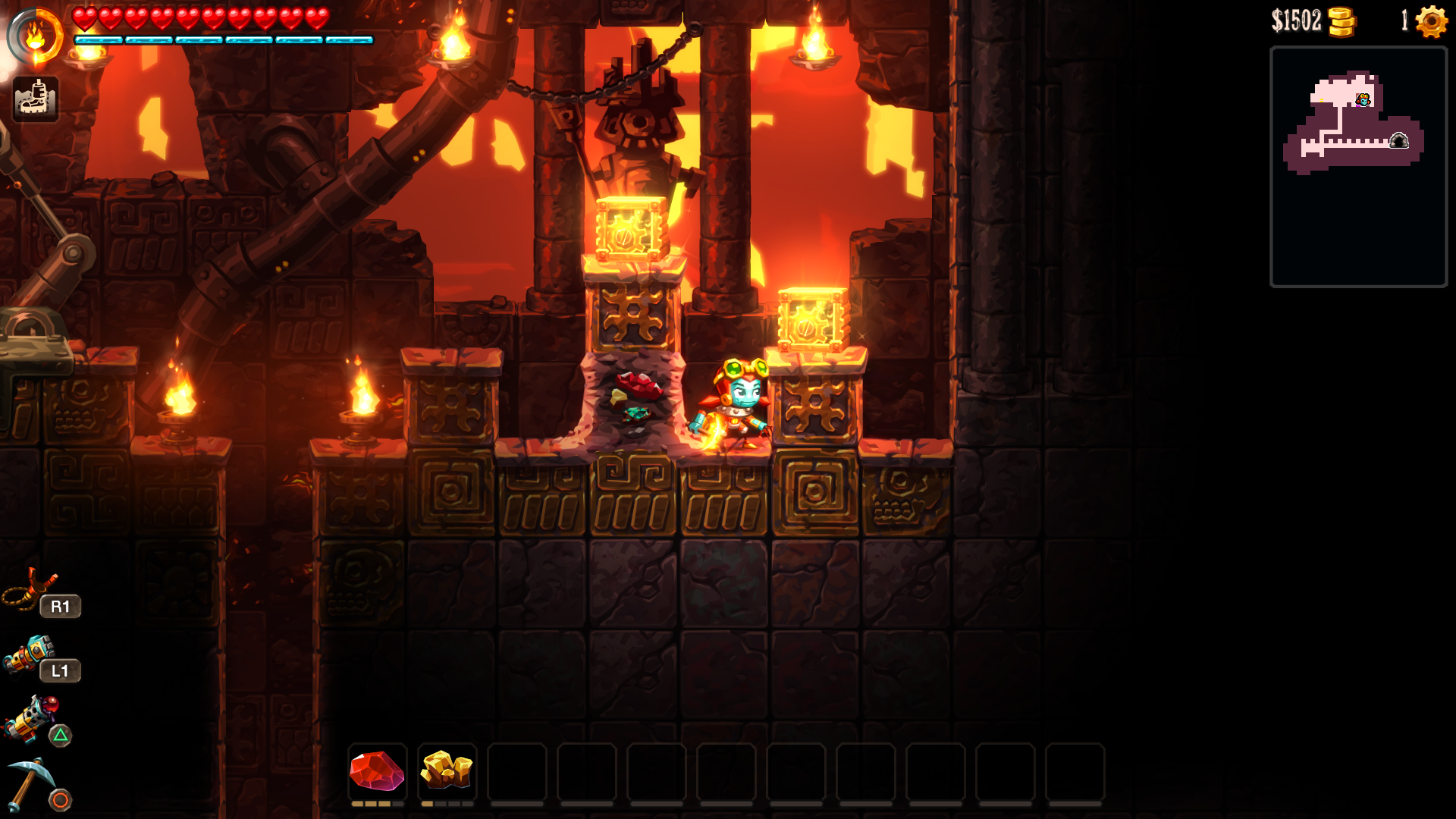The image size is (1456, 819).
Task: Equip the pickaxe tool
Action: (30, 783)
